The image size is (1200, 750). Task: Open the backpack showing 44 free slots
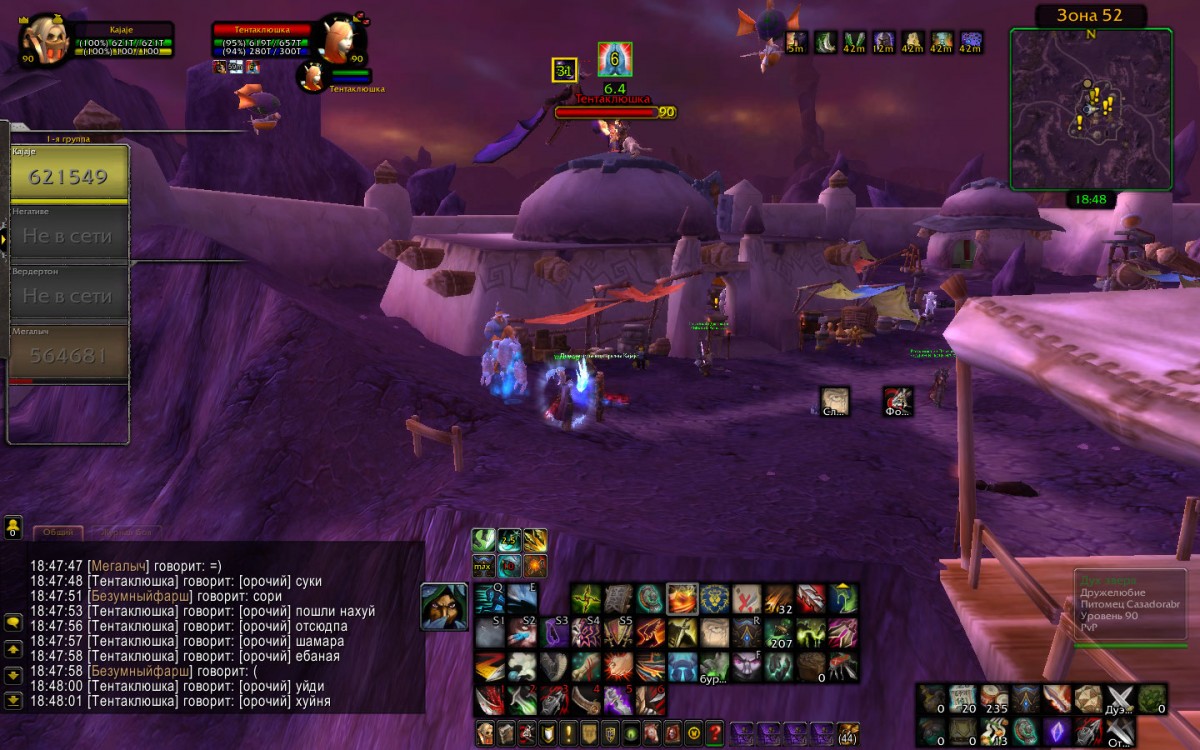click(x=847, y=732)
